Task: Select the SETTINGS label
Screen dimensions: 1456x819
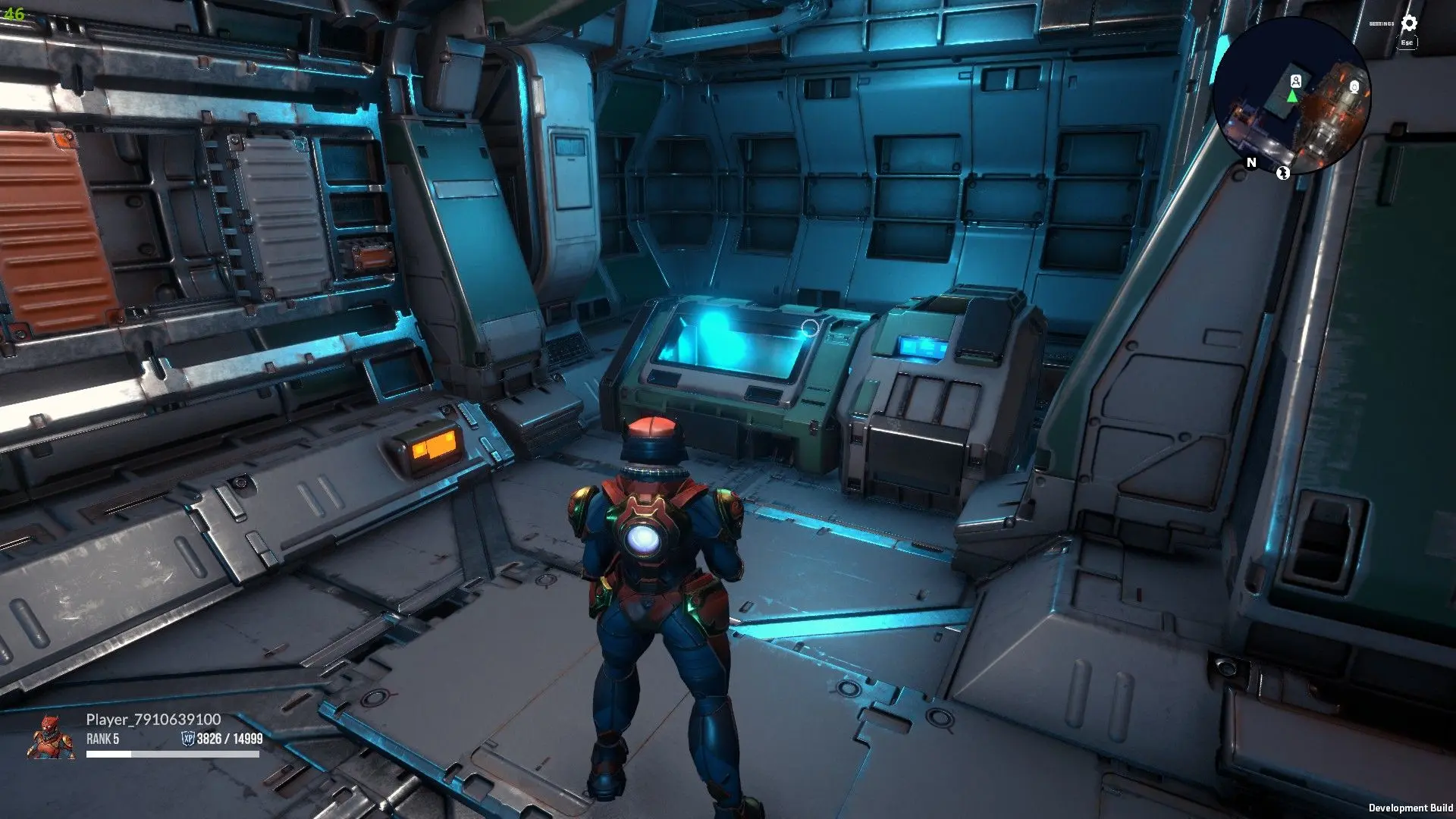Action: click(x=1382, y=24)
